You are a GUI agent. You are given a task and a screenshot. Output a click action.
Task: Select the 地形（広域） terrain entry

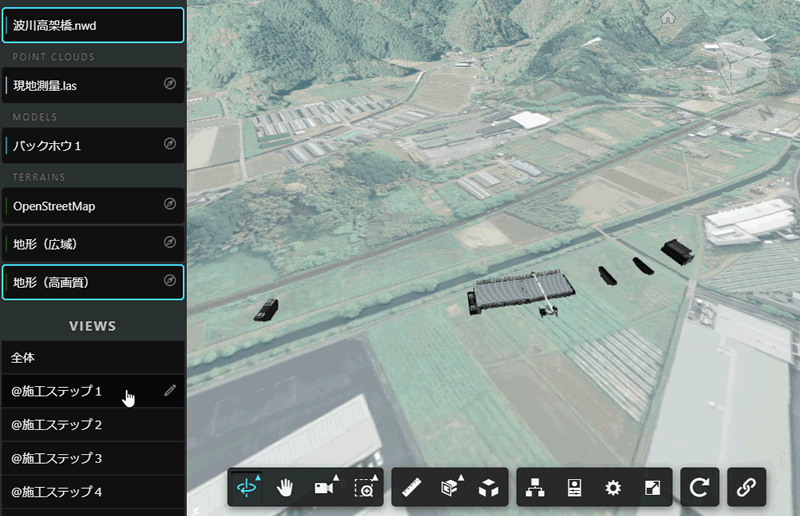85,243
